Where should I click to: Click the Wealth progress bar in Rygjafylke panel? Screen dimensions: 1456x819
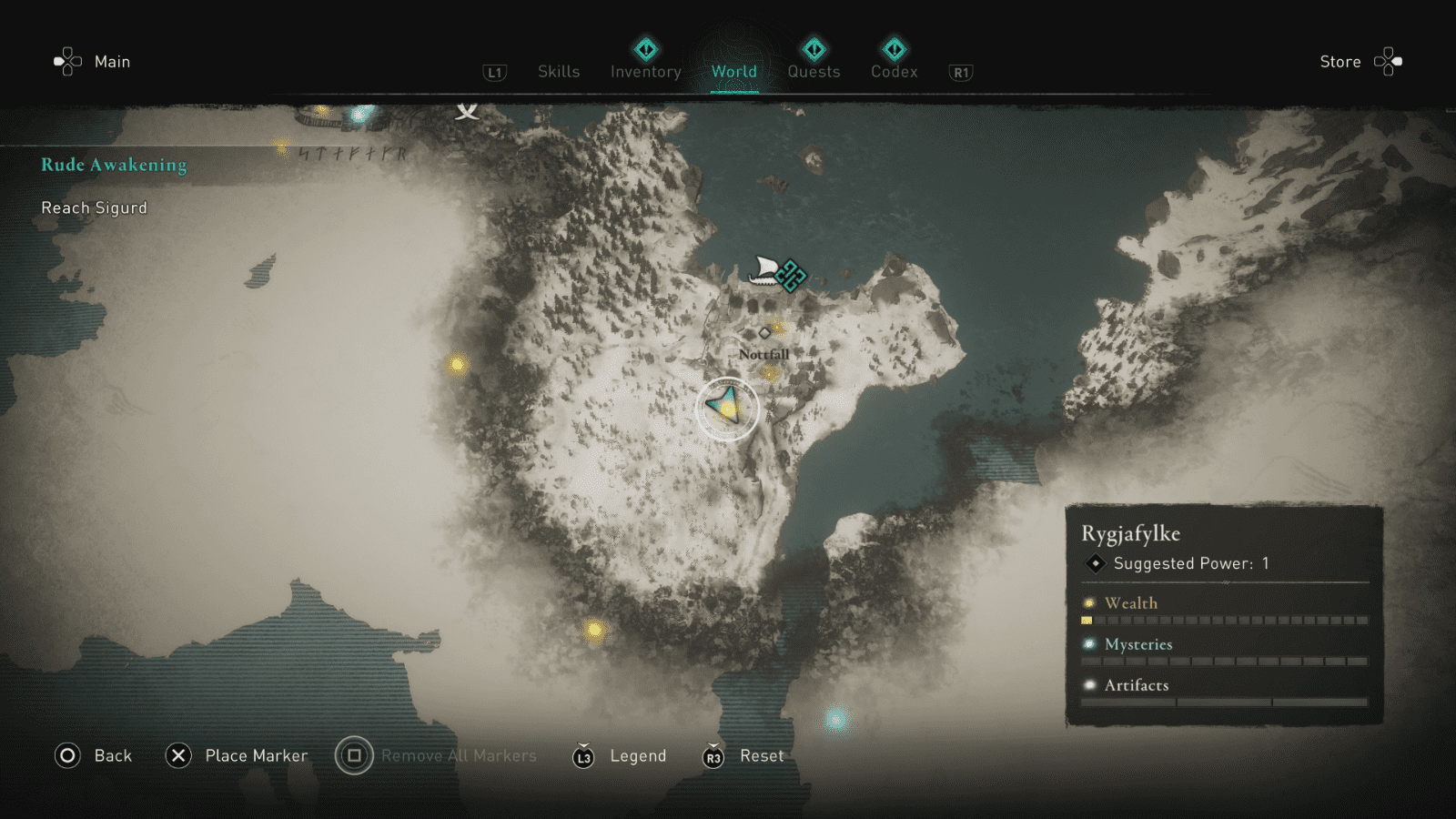click(1224, 620)
